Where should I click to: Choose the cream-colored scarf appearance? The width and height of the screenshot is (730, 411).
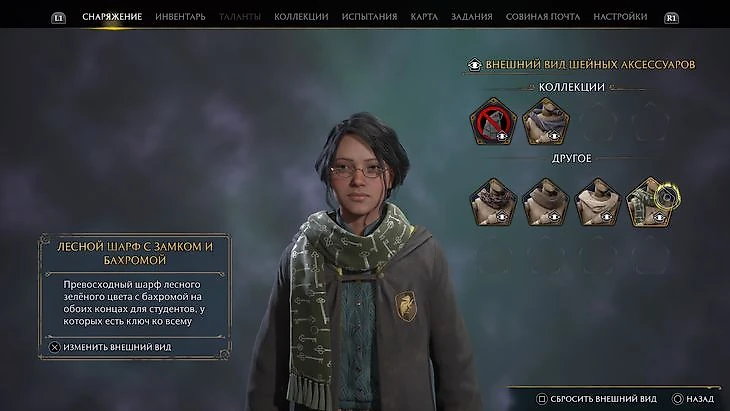597,201
